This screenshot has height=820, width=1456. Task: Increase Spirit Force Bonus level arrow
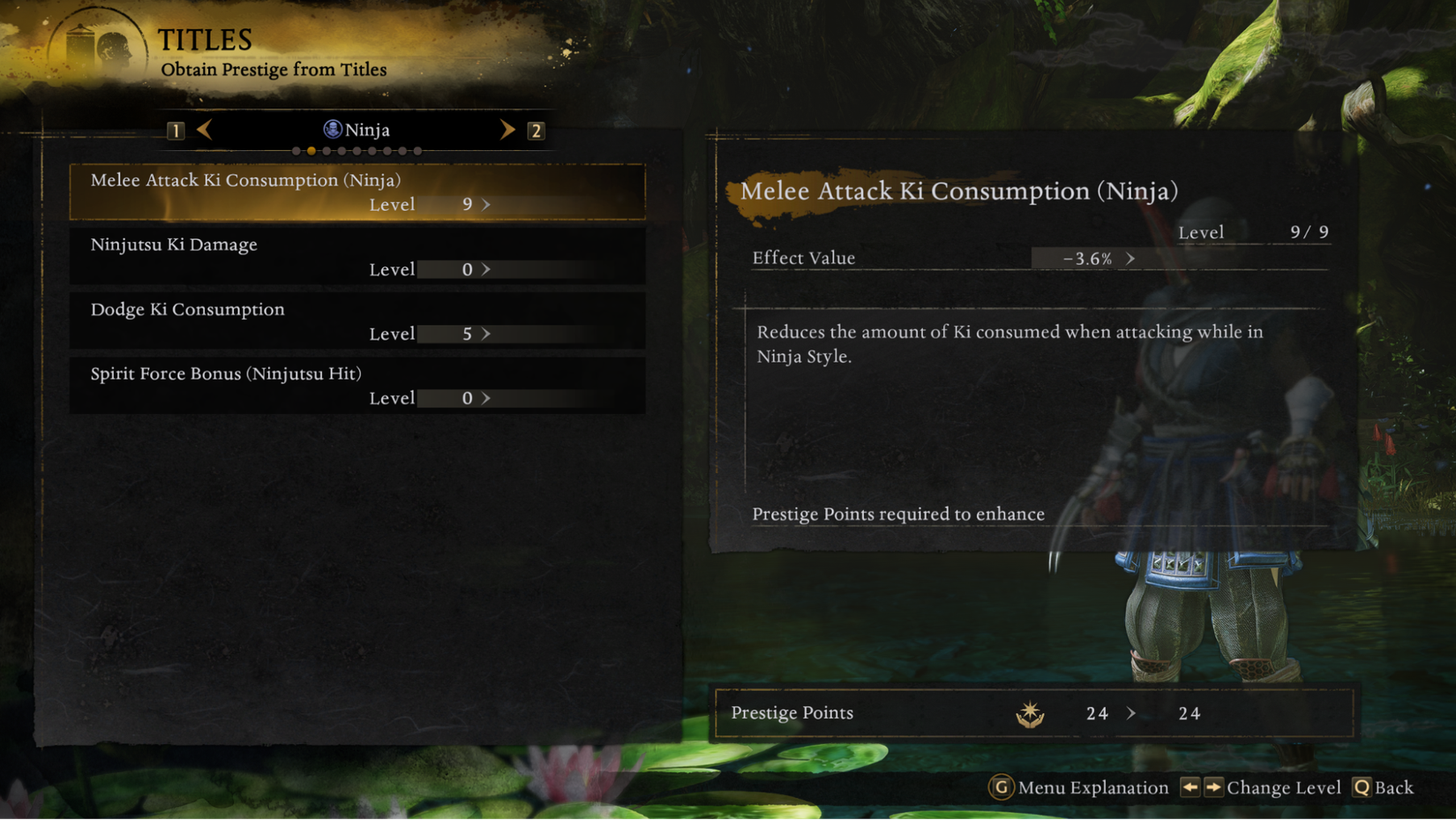click(486, 398)
